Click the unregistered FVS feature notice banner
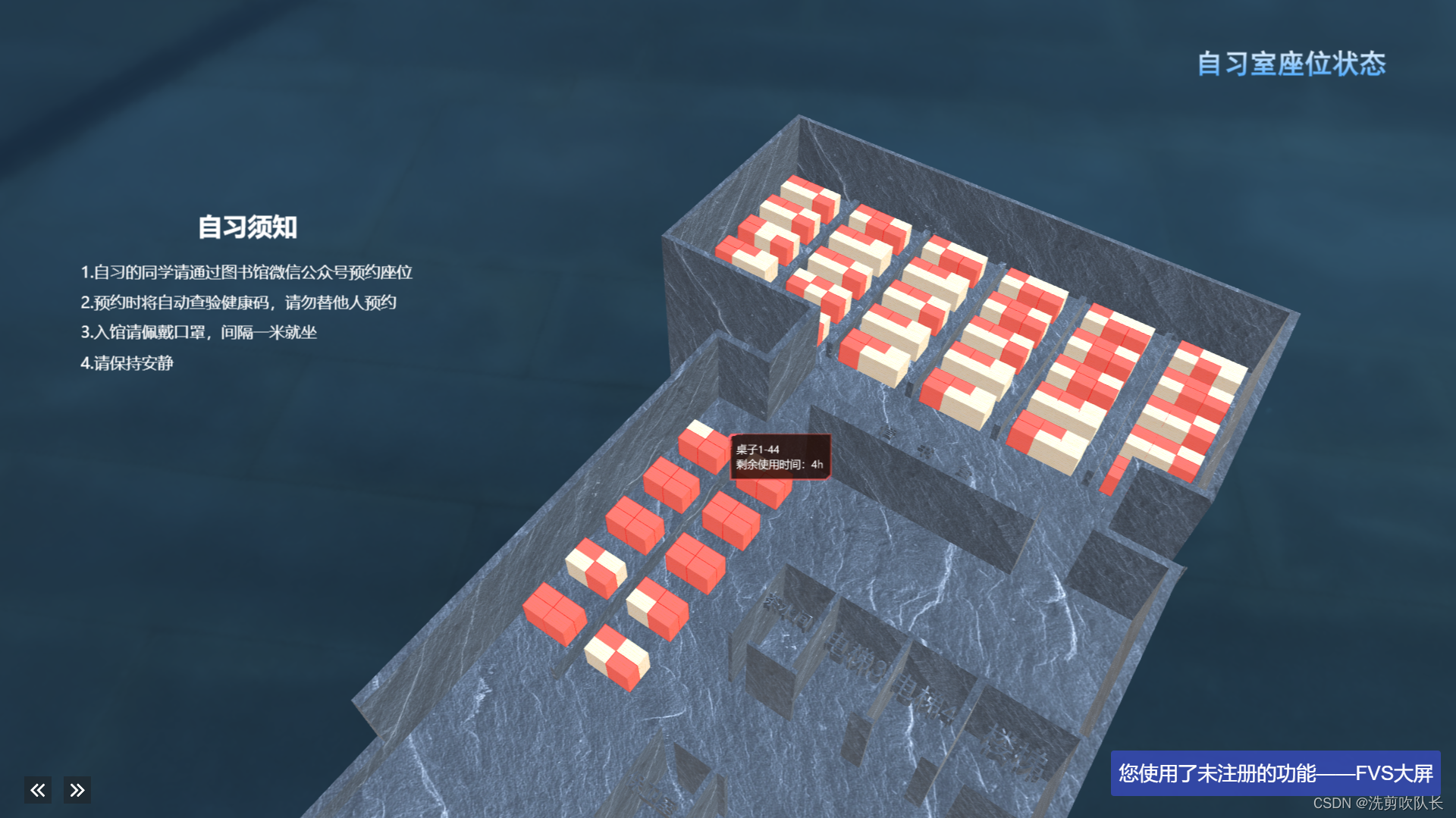 click(1275, 773)
